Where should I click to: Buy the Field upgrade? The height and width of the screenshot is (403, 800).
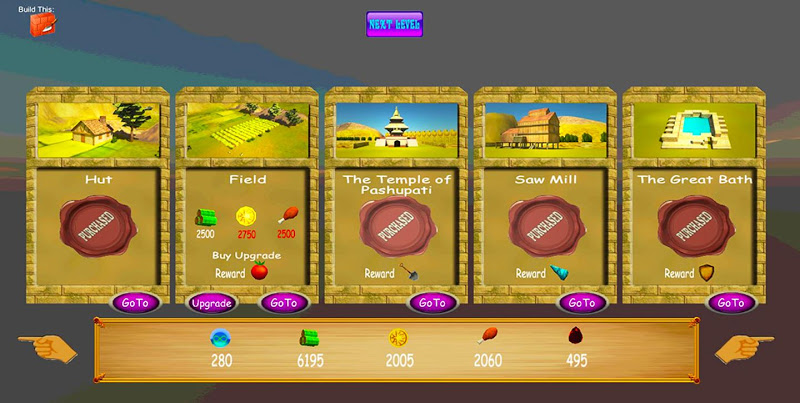point(211,302)
